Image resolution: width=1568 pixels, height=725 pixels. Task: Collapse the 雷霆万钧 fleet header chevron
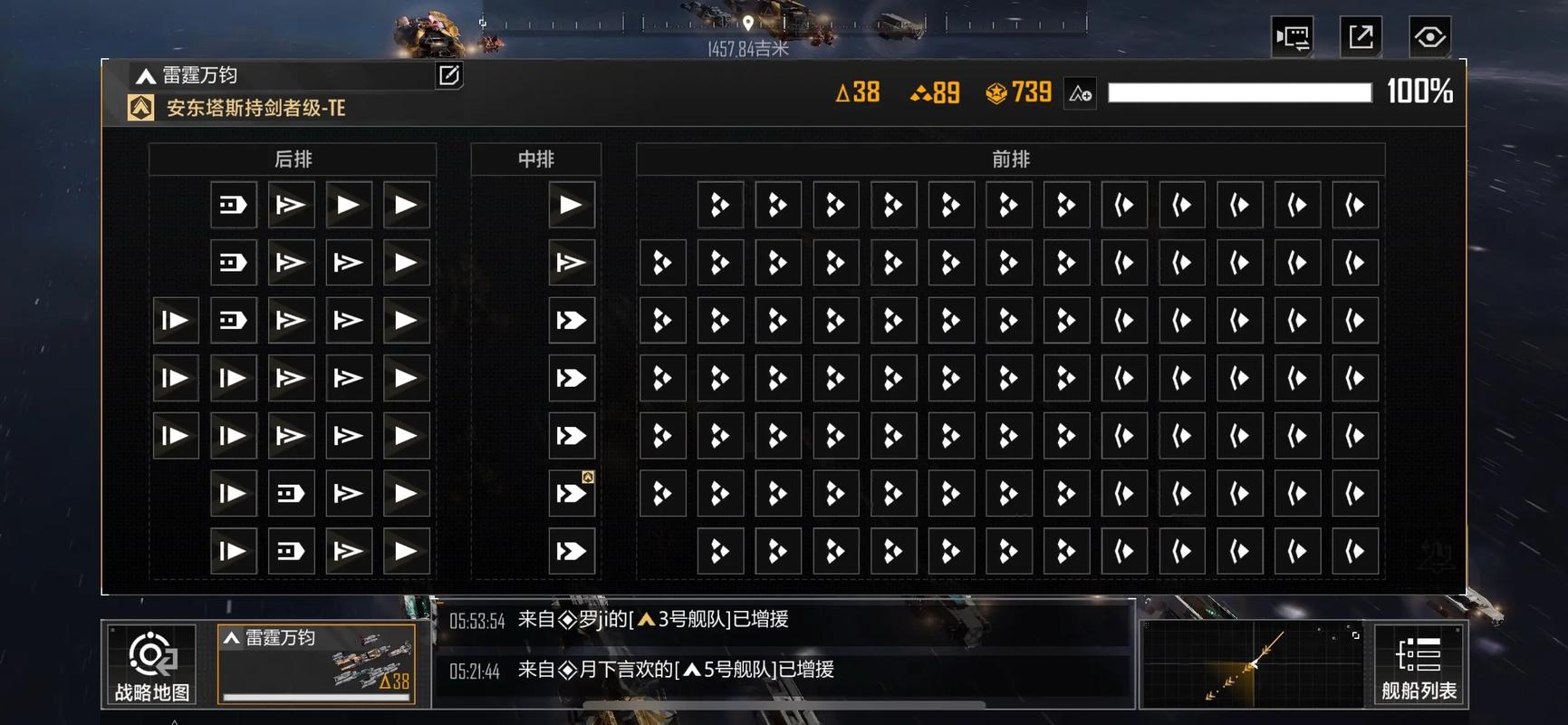[x=146, y=76]
